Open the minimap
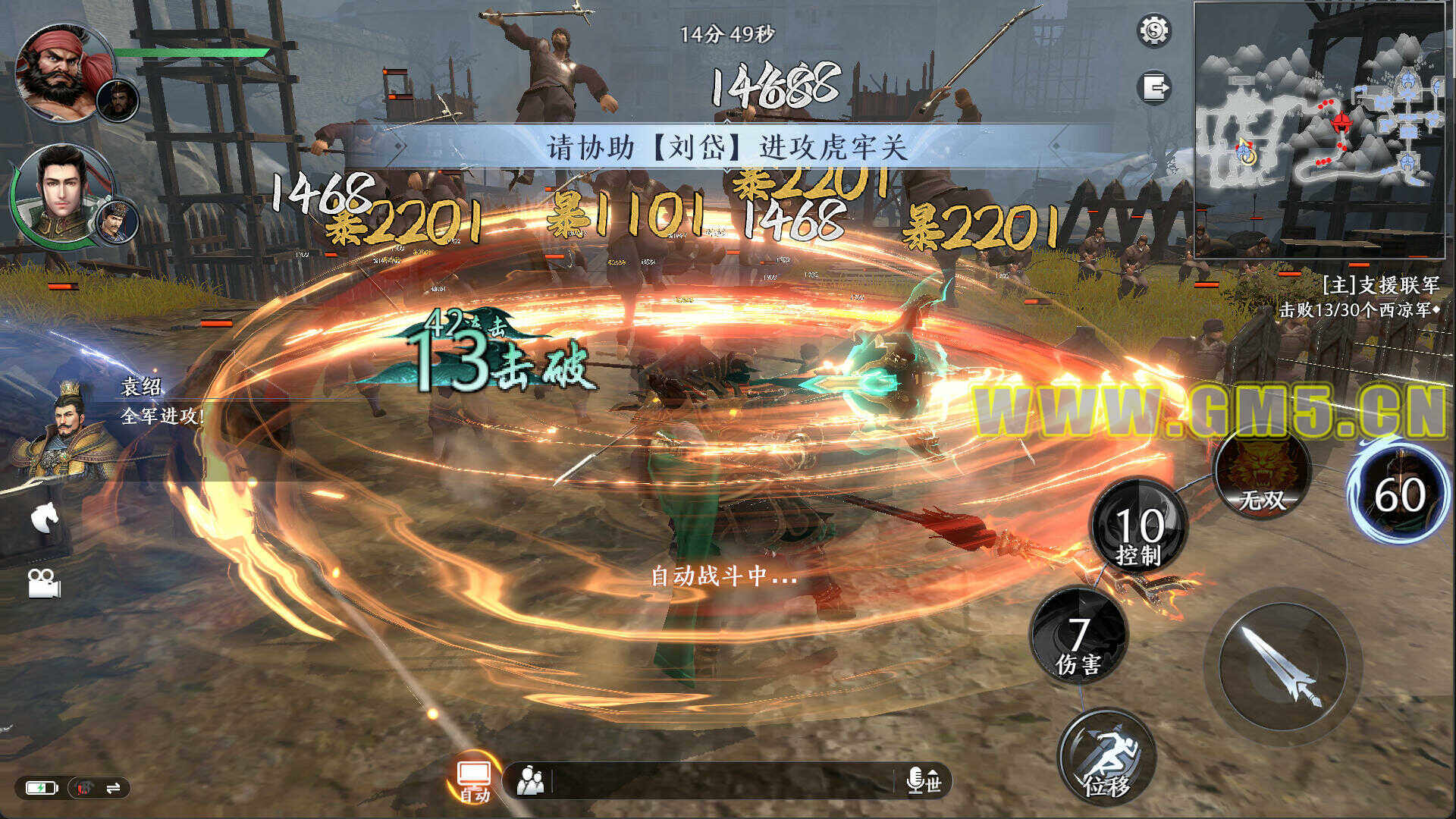 pos(1319,130)
